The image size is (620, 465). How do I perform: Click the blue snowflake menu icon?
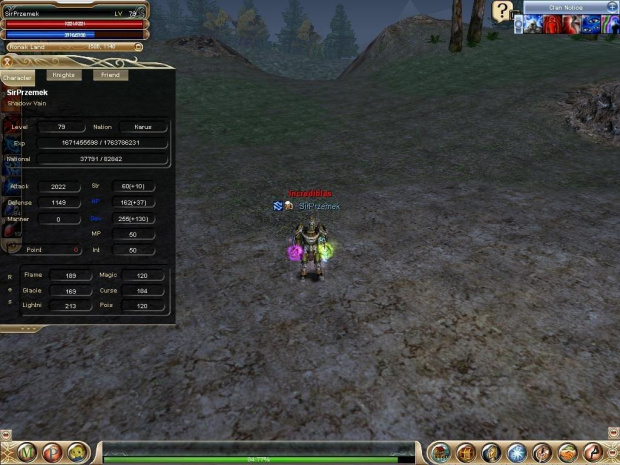[516, 453]
